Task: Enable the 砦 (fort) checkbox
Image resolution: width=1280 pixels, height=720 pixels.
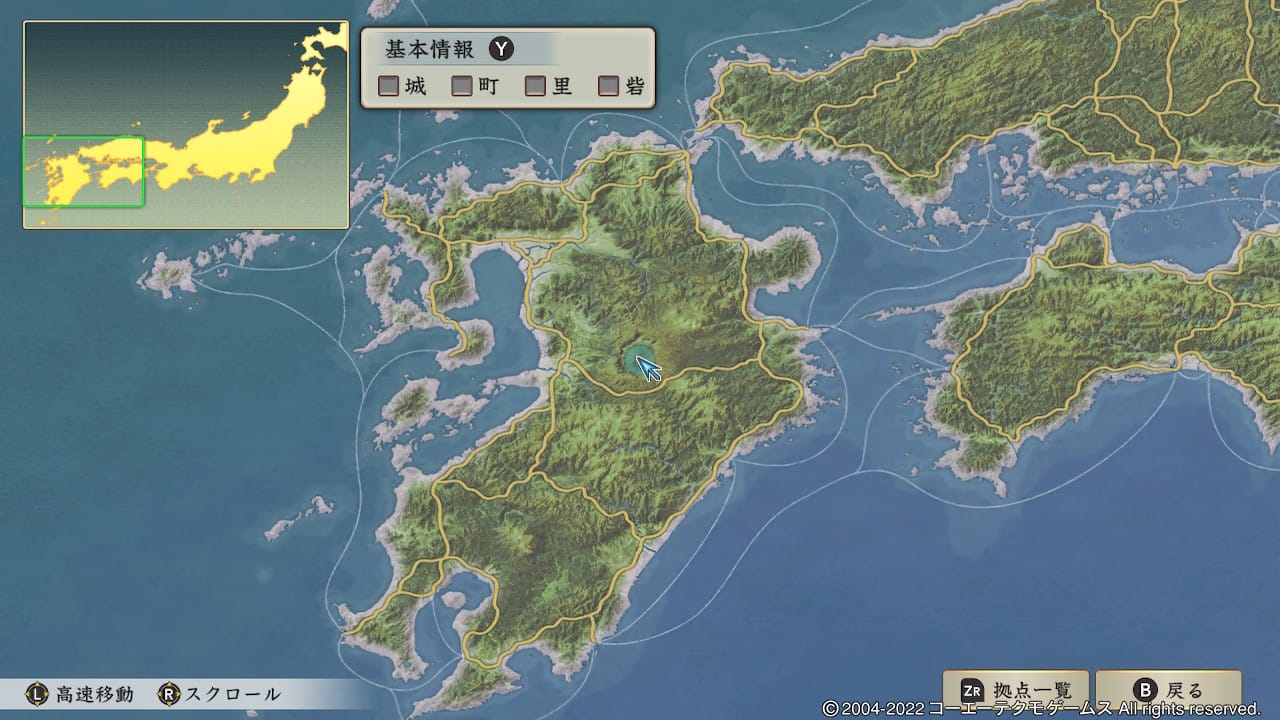Action: click(607, 86)
